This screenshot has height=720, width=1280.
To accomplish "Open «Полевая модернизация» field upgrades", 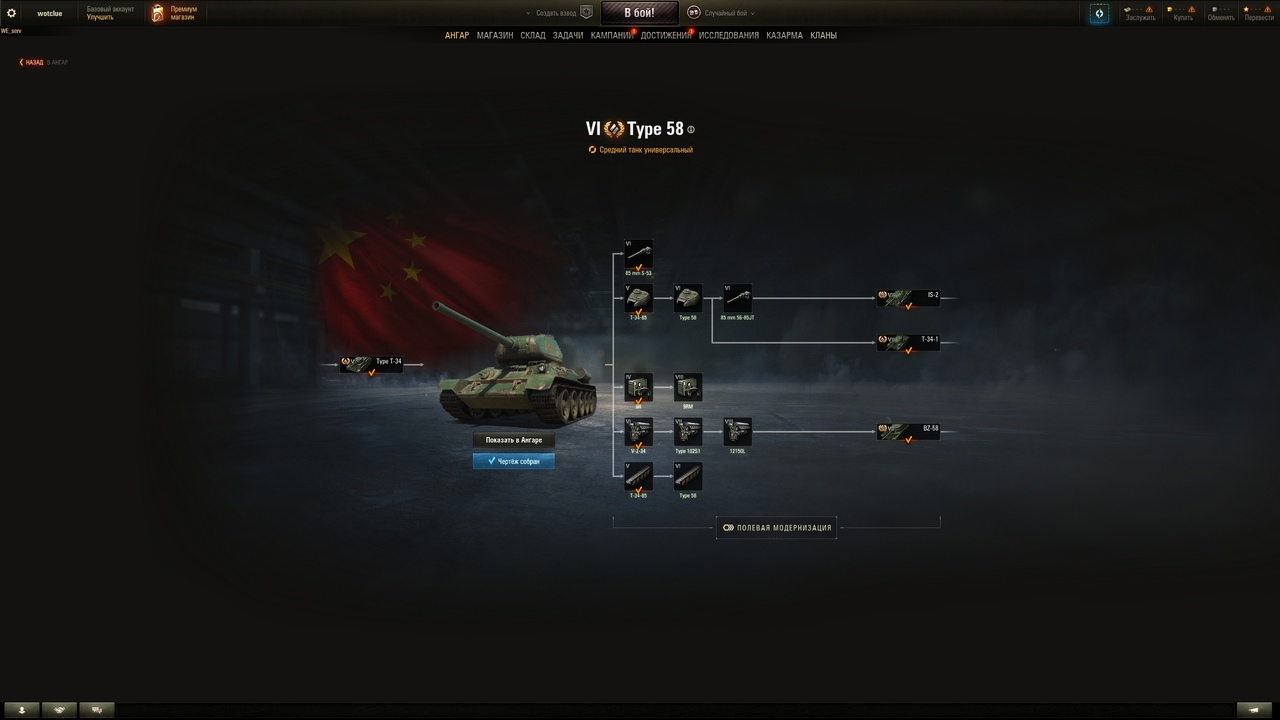I will (777, 528).
